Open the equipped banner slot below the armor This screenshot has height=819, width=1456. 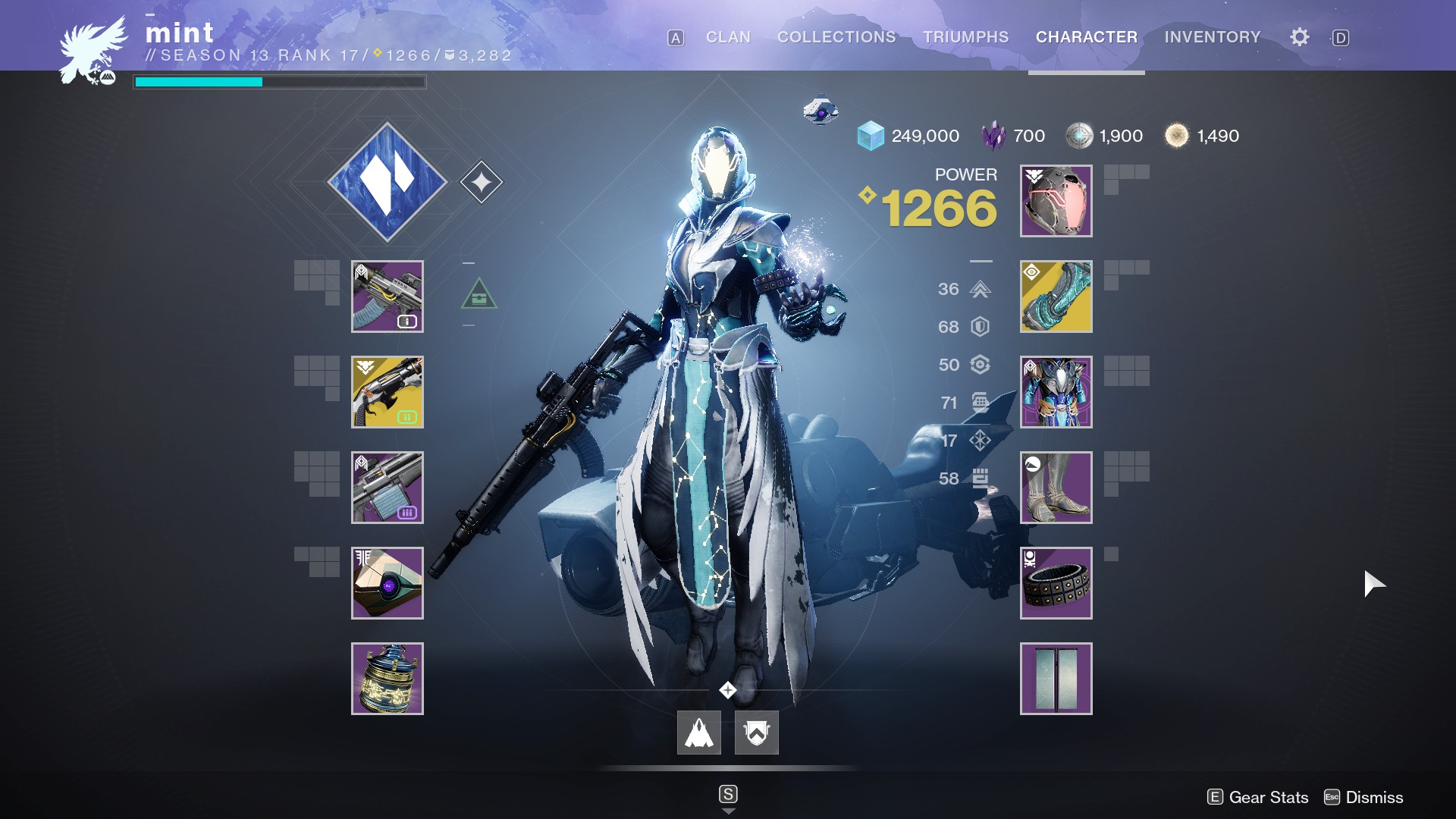tap(1056, 679)
